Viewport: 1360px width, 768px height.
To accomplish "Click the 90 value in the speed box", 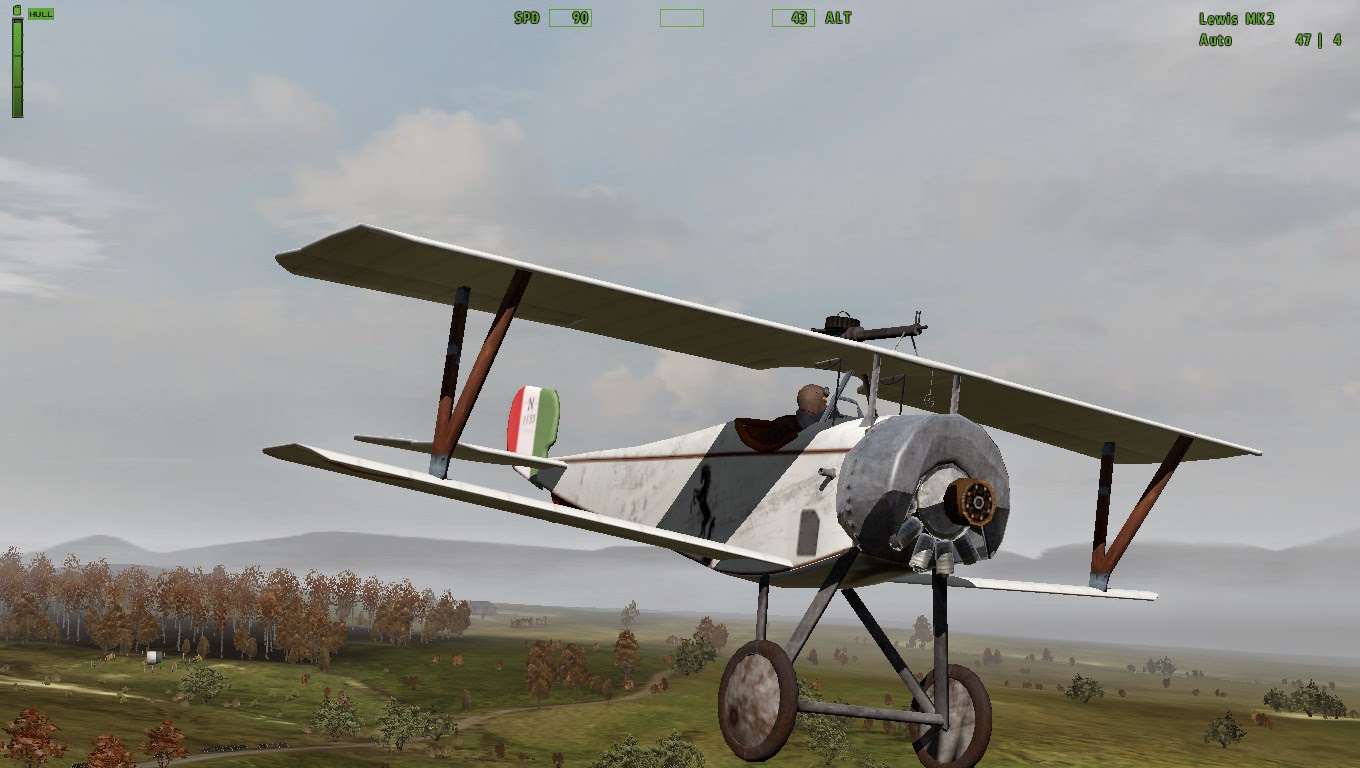I will pyautogui.click(x=578, y=18).
